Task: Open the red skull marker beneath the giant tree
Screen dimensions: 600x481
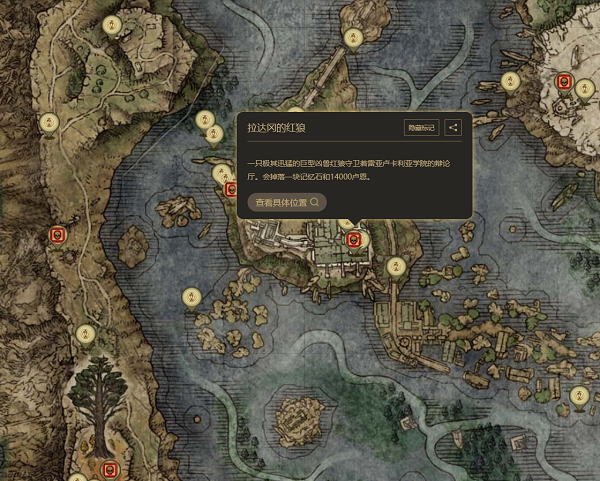Action: coord(110,468)
